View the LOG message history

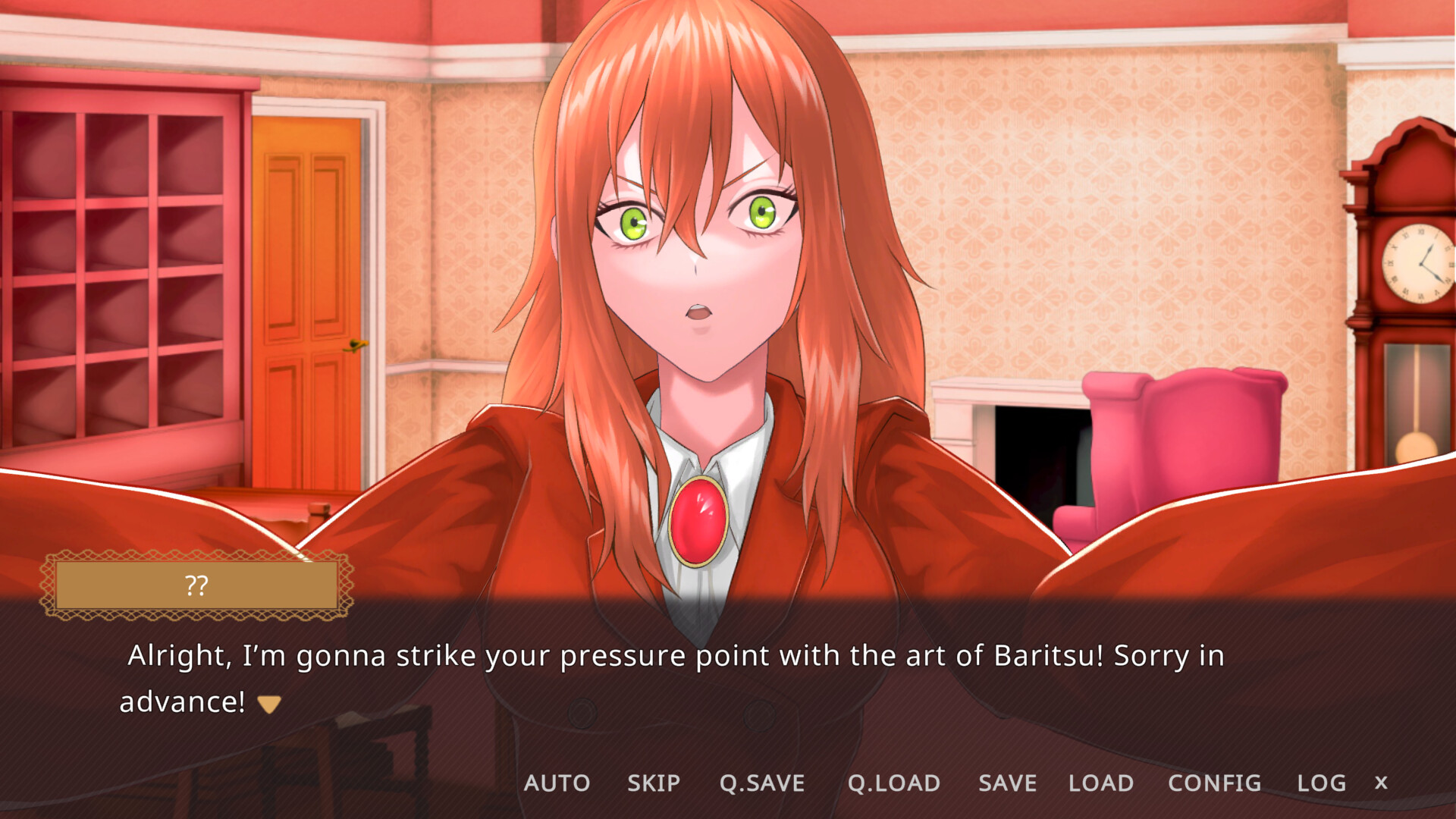pos(1321,783)
